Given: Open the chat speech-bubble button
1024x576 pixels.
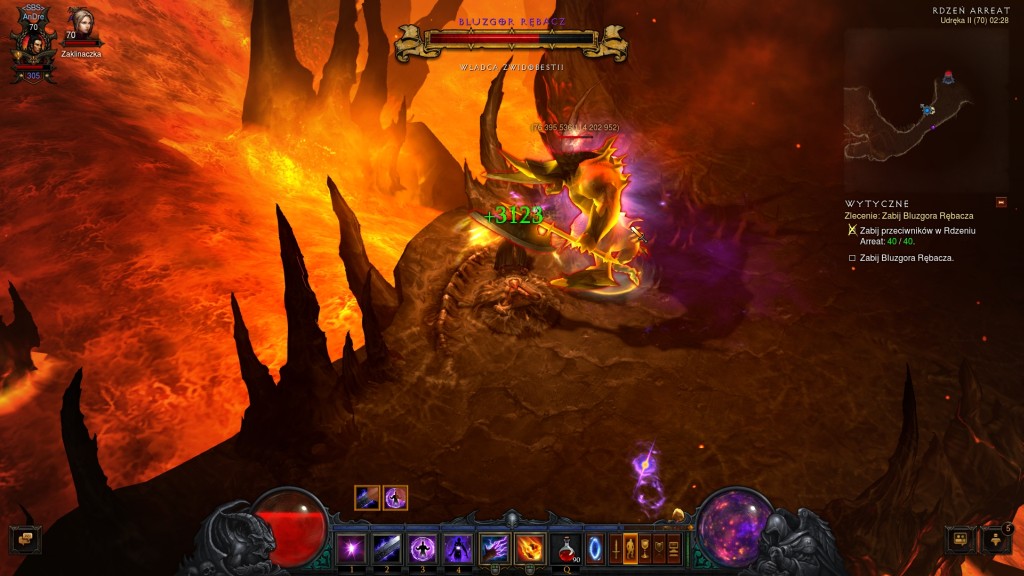Looking at the screenshot, I should tap(24, 539).
